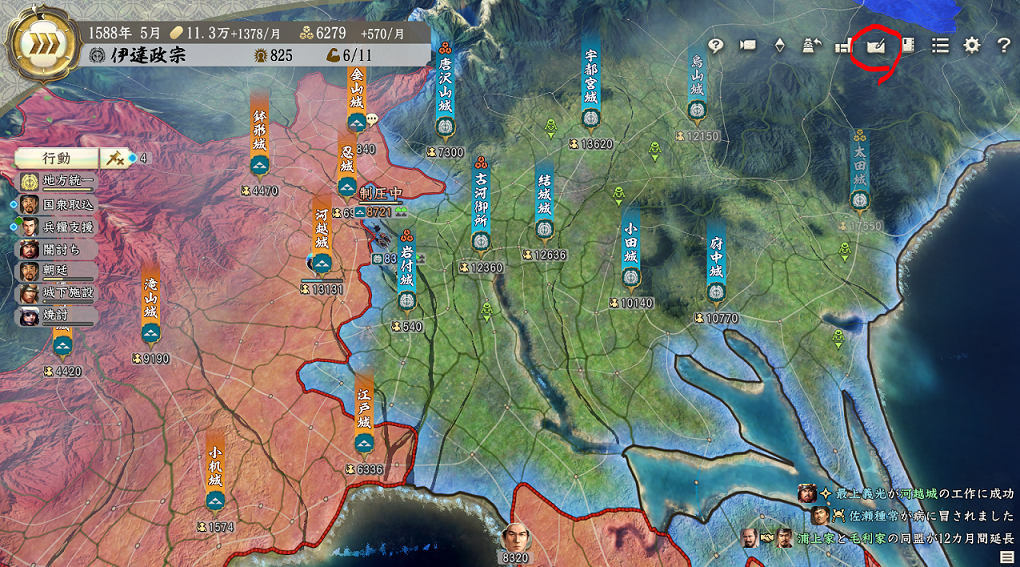This screenshot has width=1020, height=567.
Task: Open settings with the gear icon
Action: [971, 45]
